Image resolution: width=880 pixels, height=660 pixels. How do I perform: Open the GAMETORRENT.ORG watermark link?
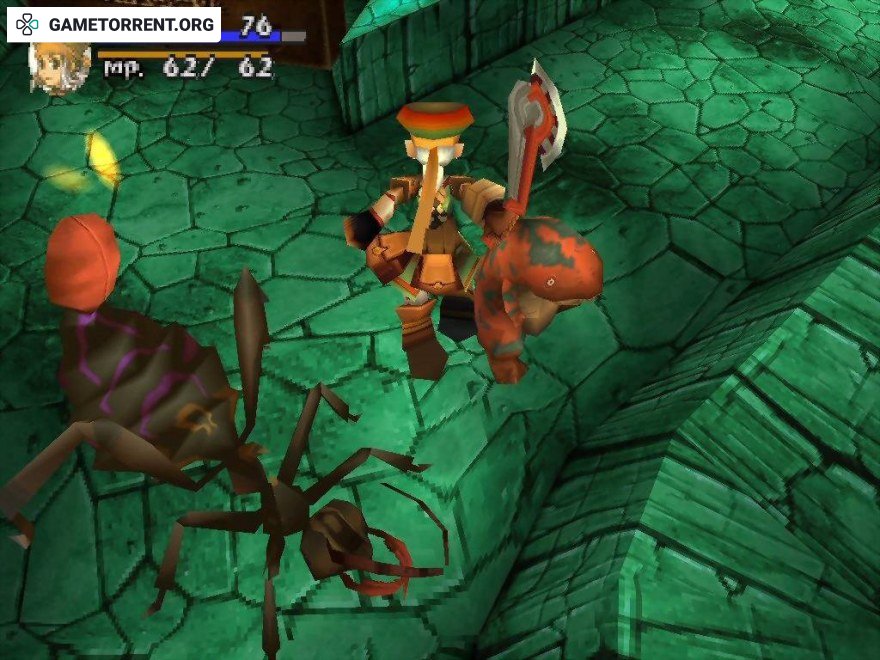(114, 24)
